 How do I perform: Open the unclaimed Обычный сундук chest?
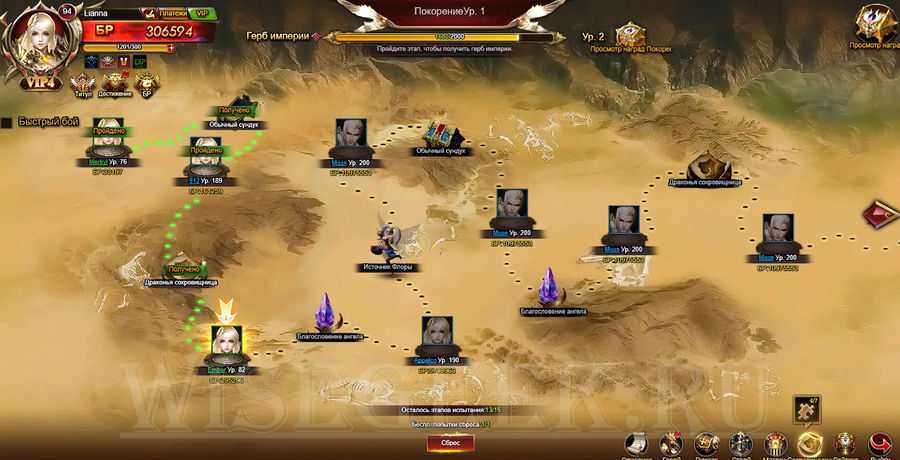click(440, 134)
